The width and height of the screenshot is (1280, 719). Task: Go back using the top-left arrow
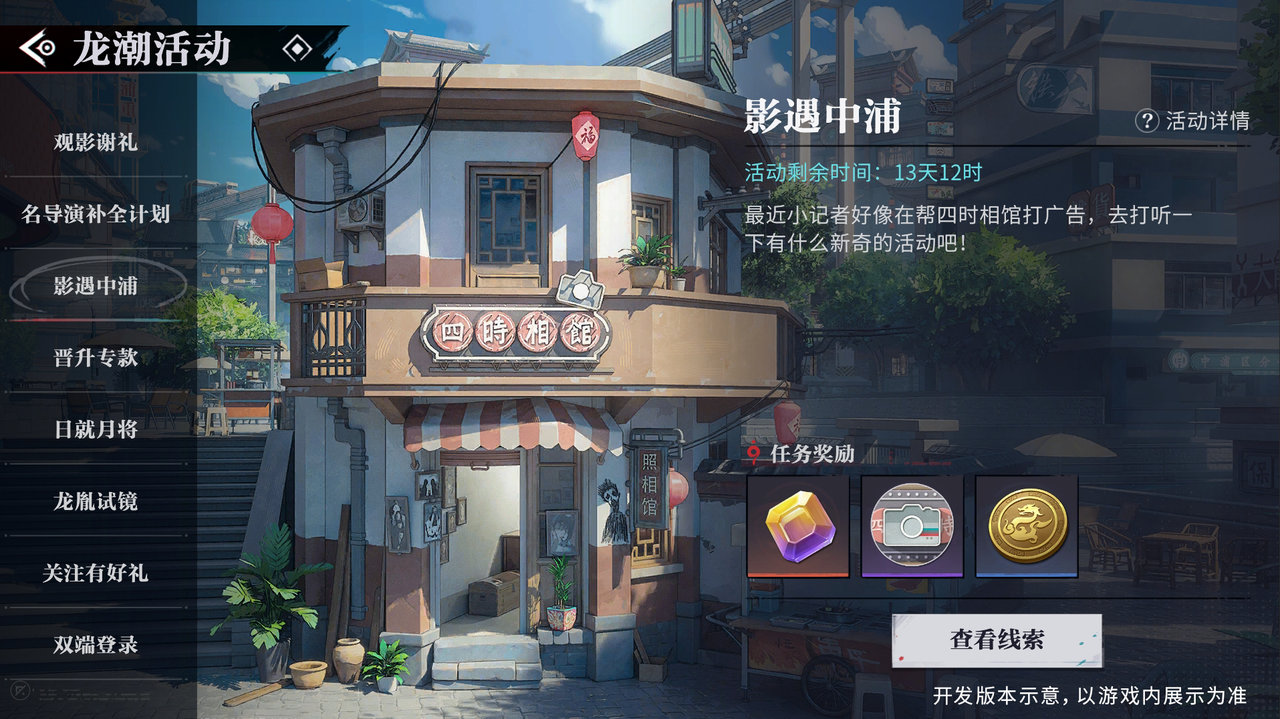38,47
